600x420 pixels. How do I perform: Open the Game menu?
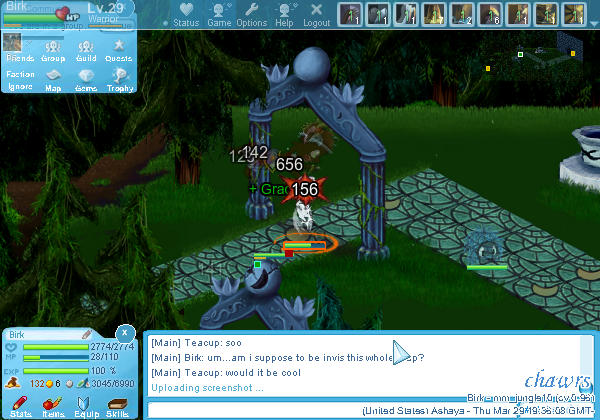pyautogui.click(x=219, y=14)
